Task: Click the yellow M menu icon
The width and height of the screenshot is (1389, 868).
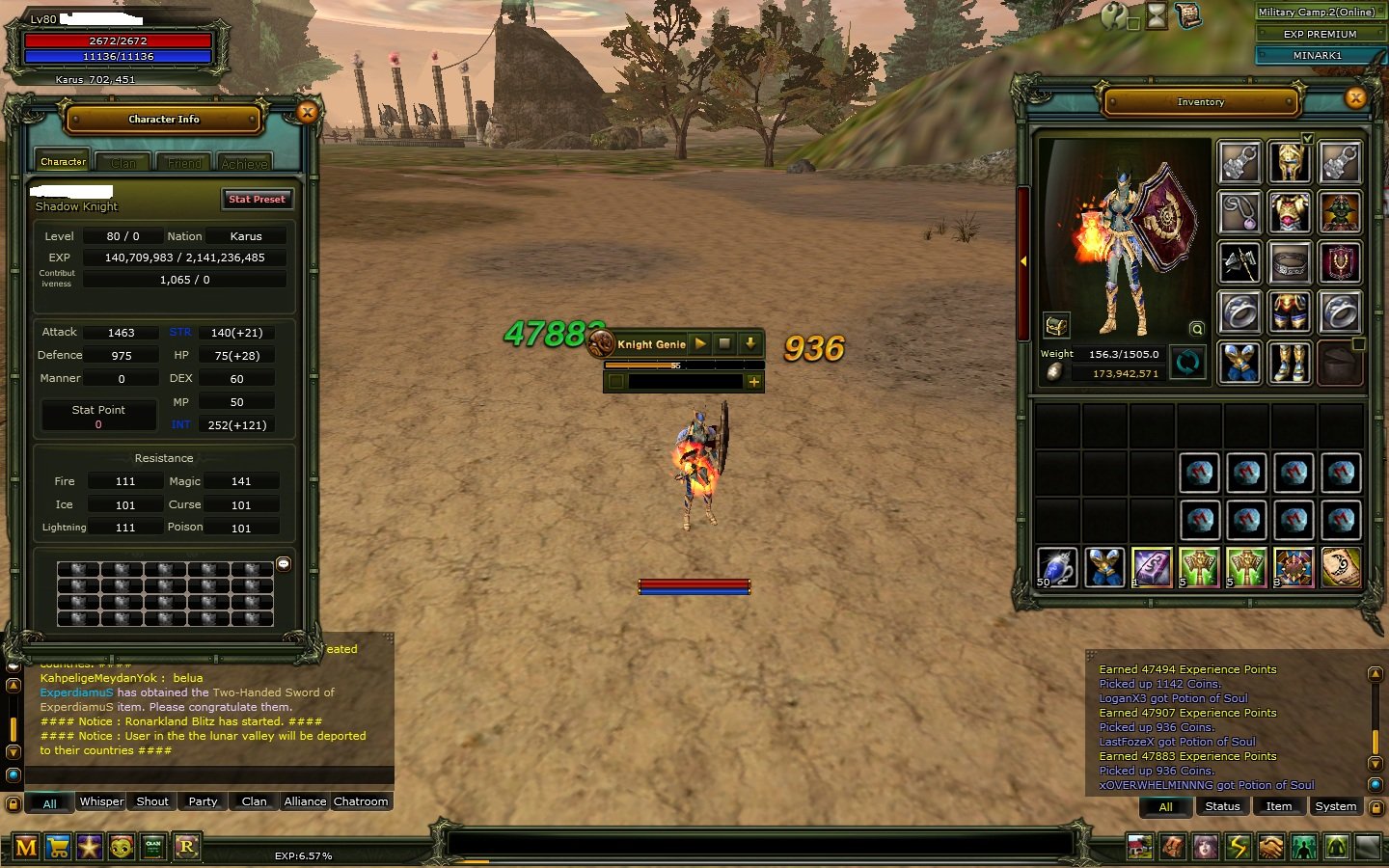Action: click(x=26, y=848)
